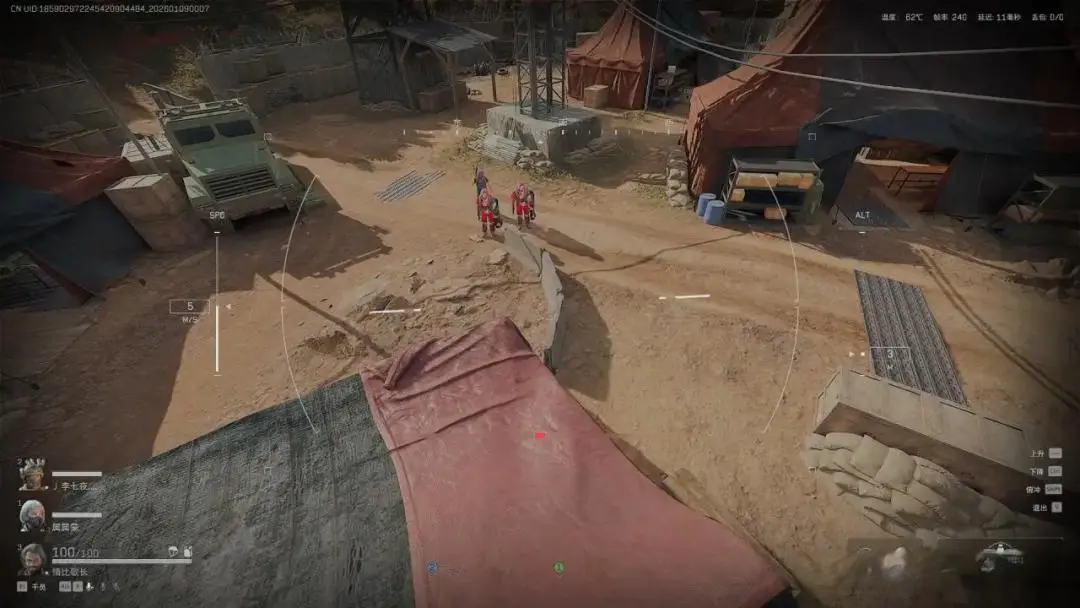1080x608 pixels.
Task: Select the white-haired masked squadmate portrait
Action: (x=33, y=515)
